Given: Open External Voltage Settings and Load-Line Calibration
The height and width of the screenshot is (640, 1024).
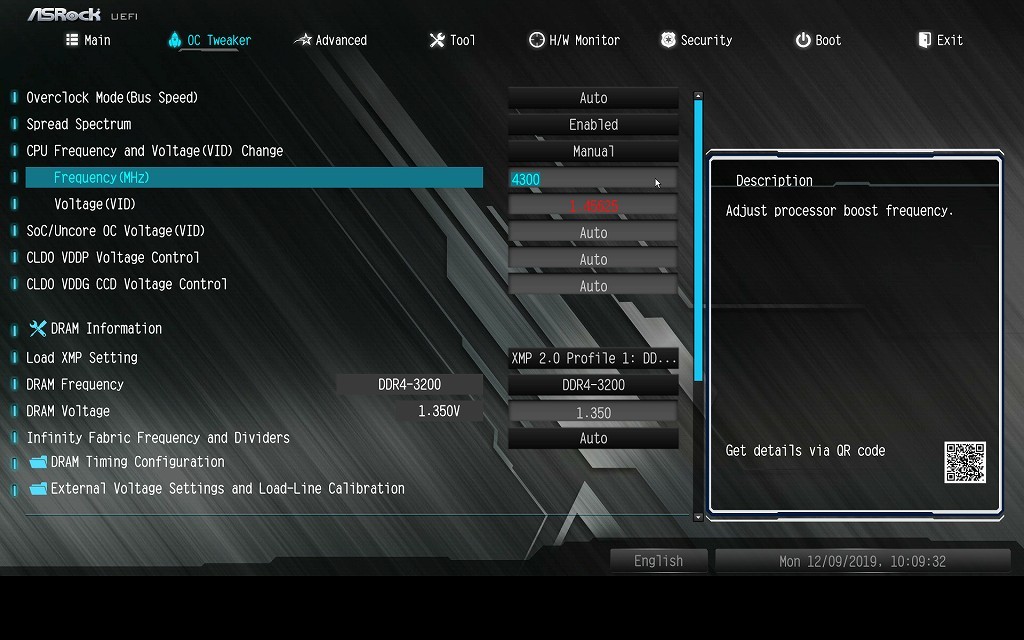Looking at the screenshot, I should tap(227, 489).
